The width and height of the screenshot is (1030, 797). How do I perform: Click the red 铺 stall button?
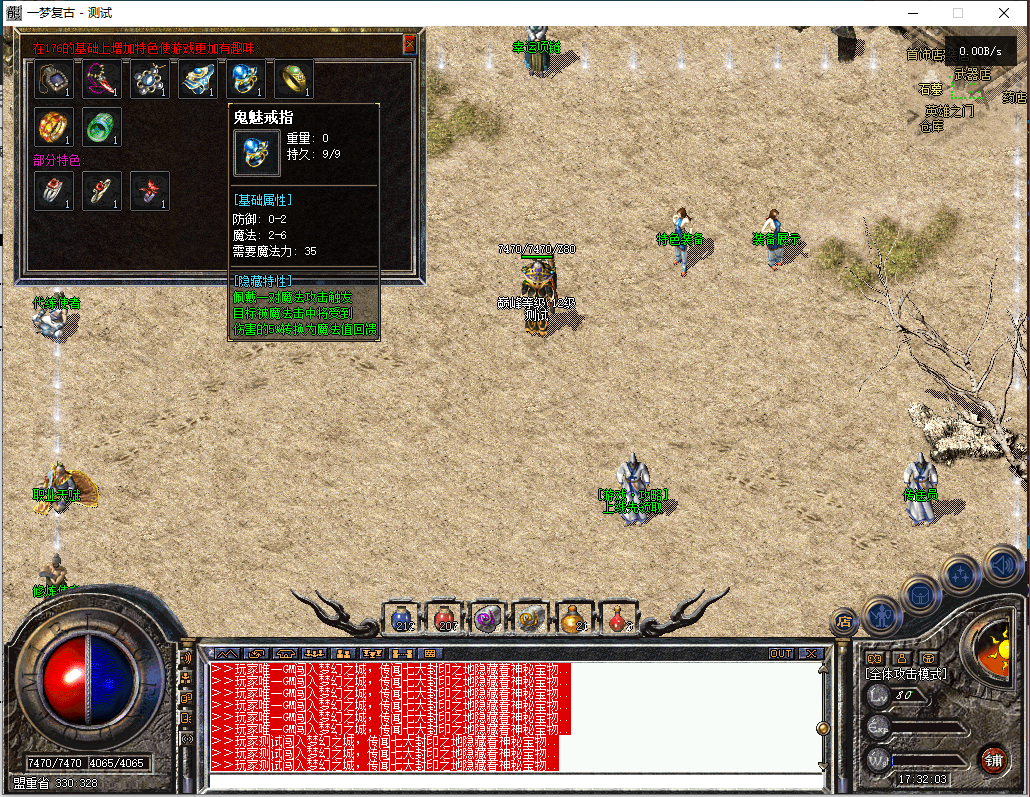pos(993,759)
